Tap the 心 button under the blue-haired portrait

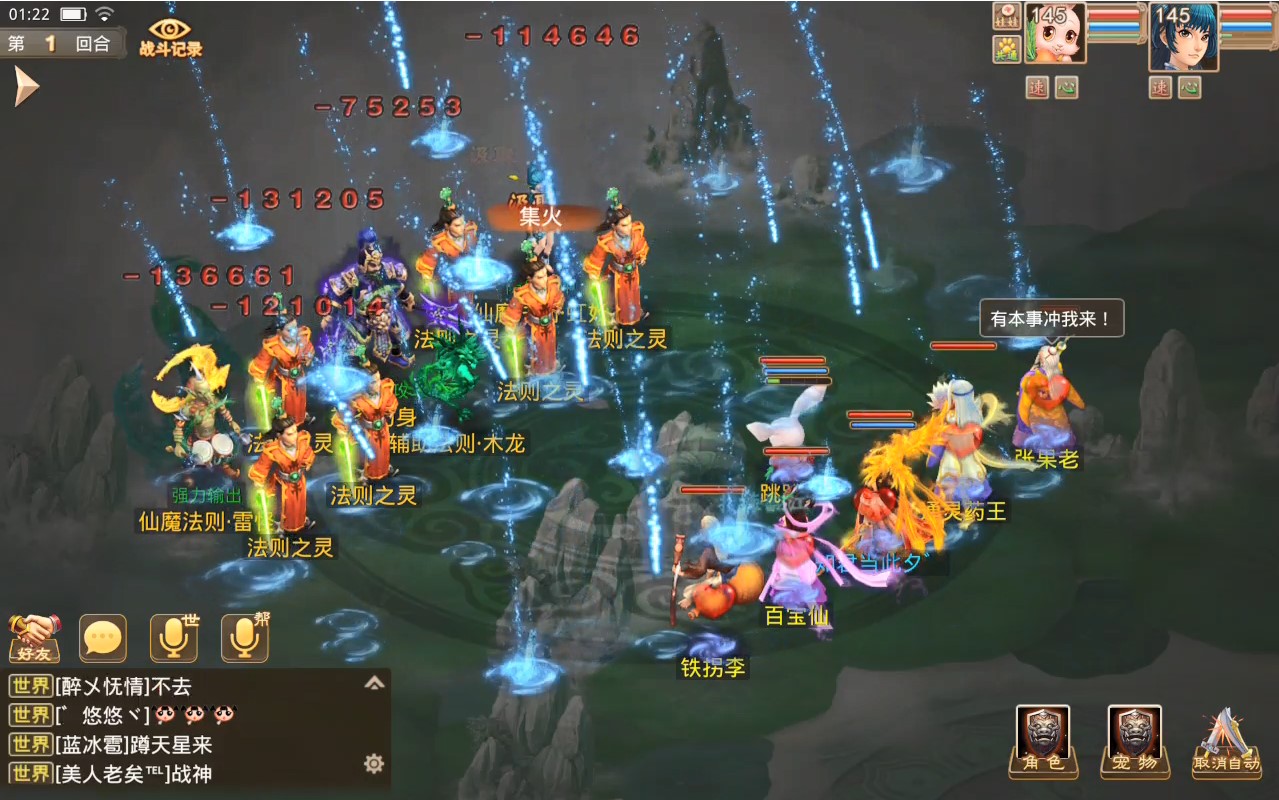tap(1190, 88)
